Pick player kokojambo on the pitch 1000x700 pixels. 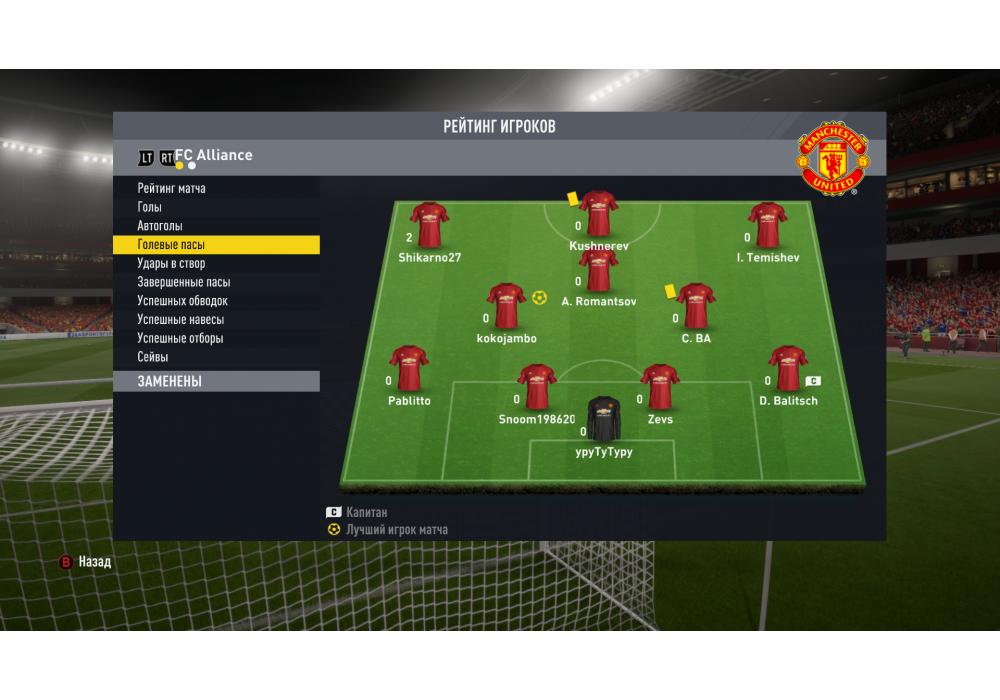[506, 307]
